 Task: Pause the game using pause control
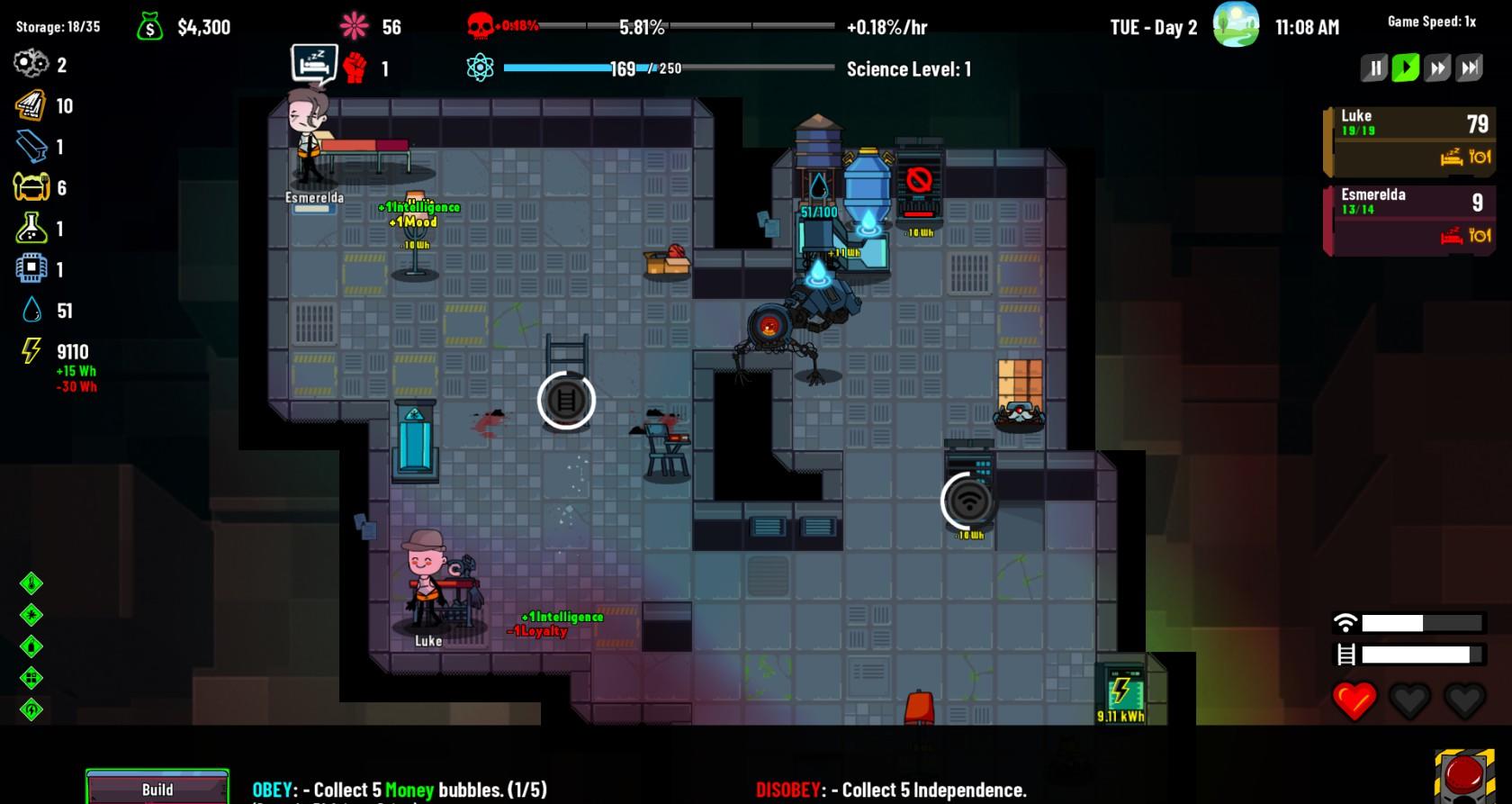(x=1373, y=66)
